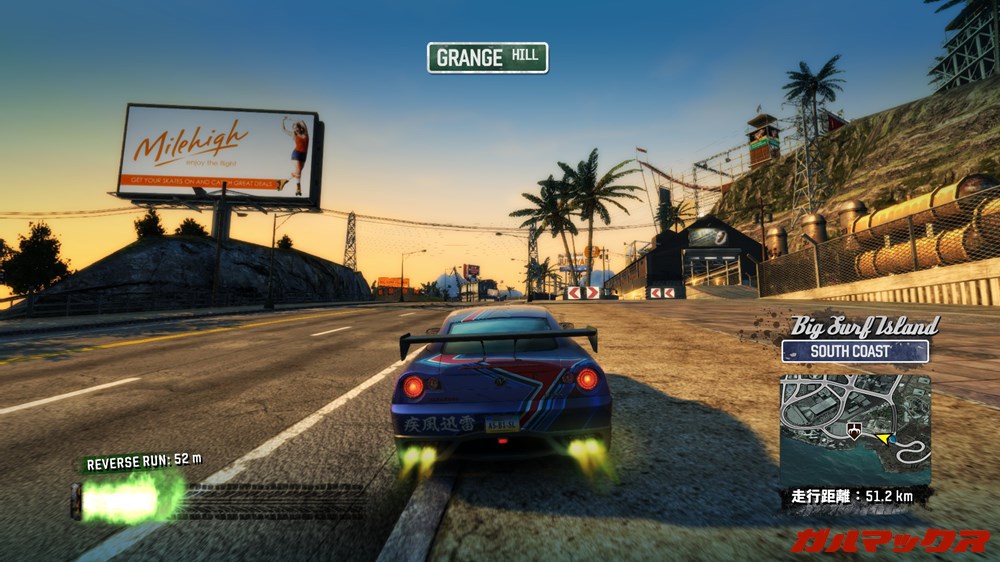Click the yellow player arrow on minimap

pyautogui.click(x=882, y=438)
